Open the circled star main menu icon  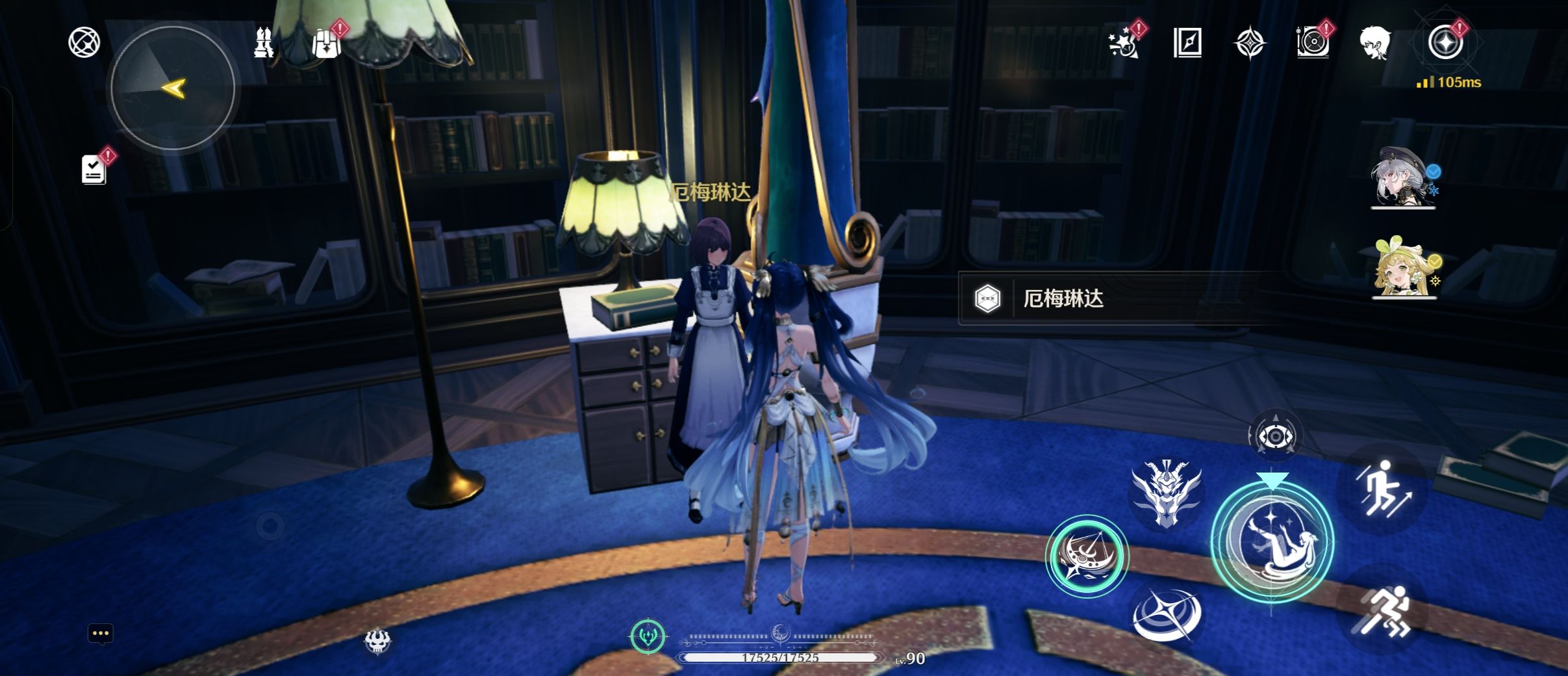(1446, 43)
